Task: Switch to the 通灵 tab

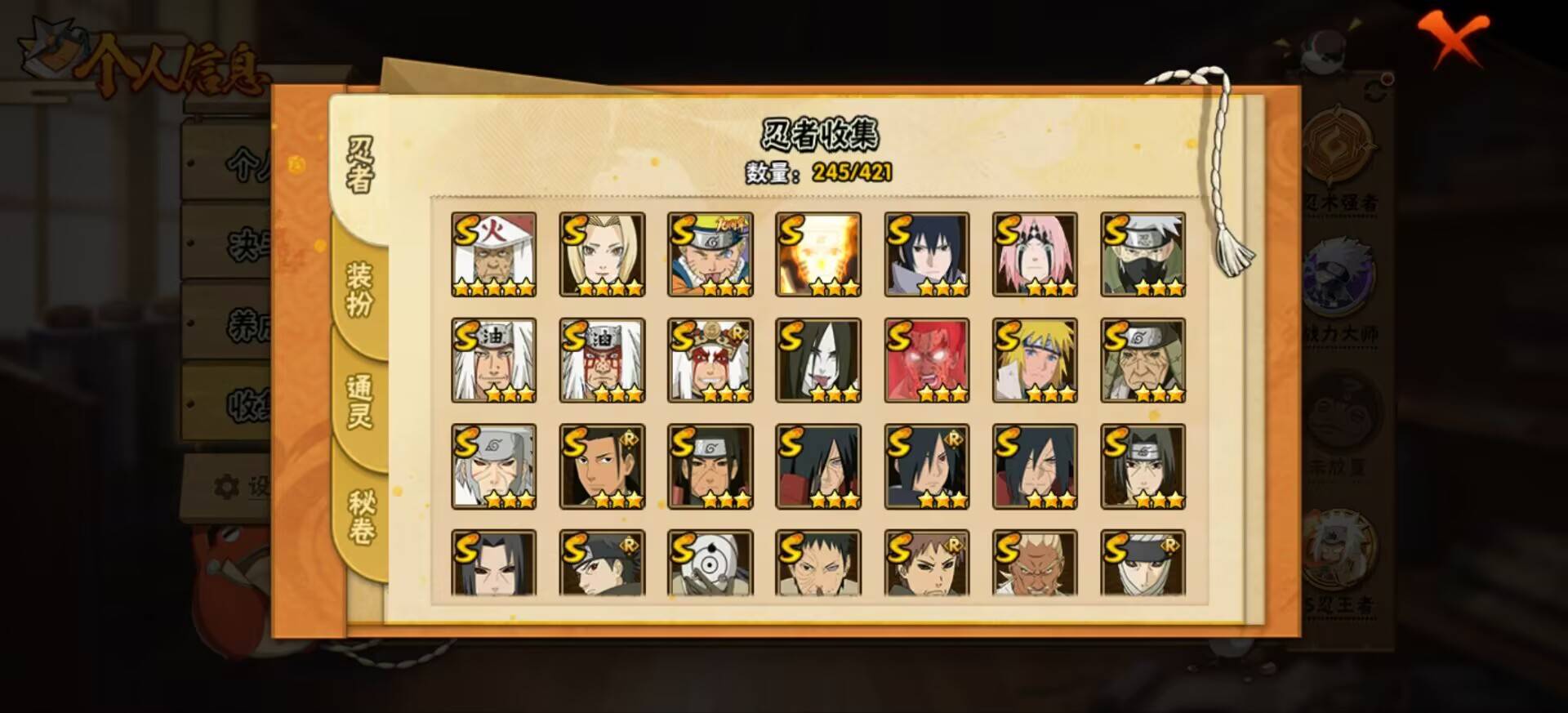Action: click(361, 400)
